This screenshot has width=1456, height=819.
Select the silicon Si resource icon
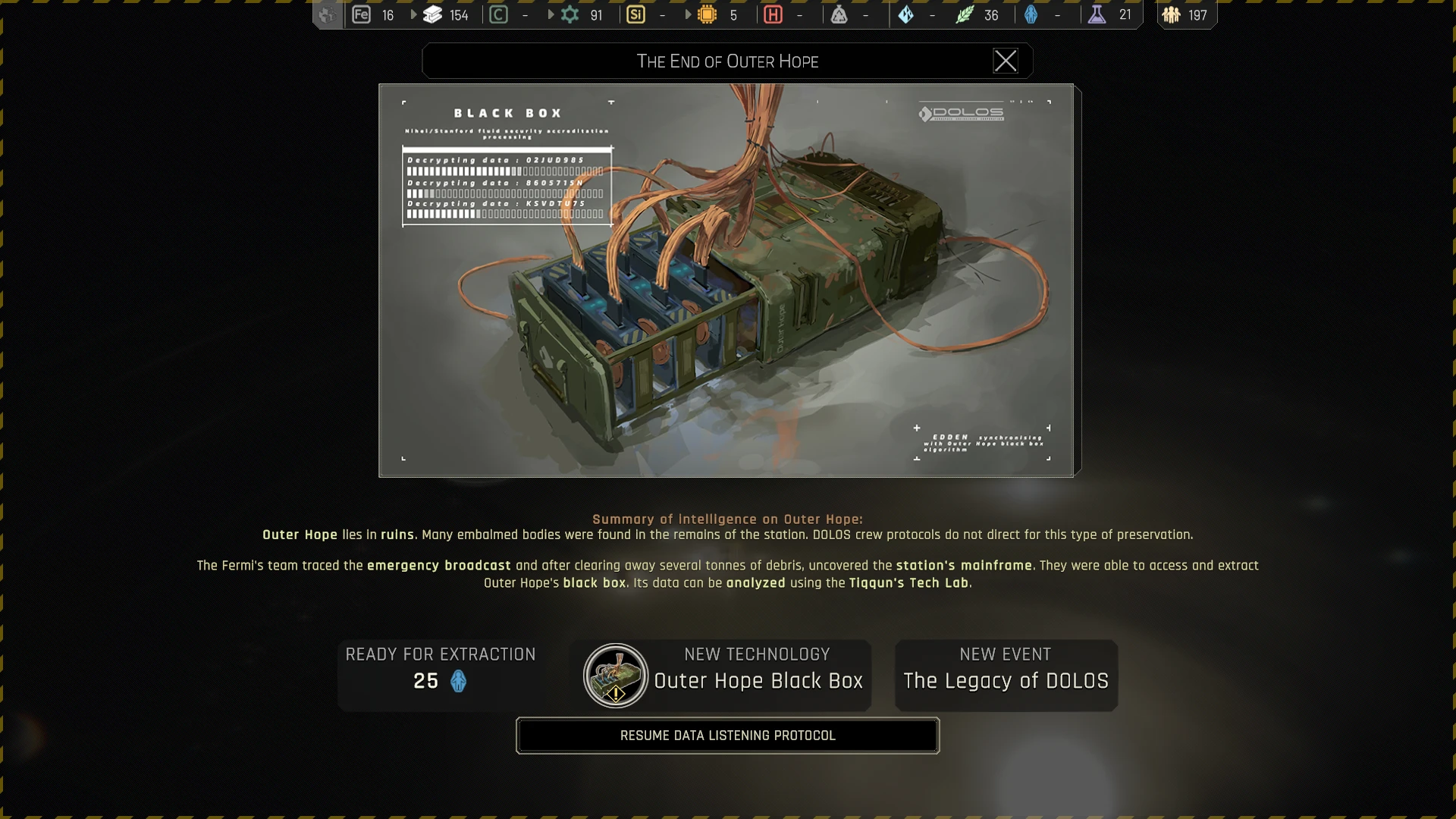click(x=635, y=15)
